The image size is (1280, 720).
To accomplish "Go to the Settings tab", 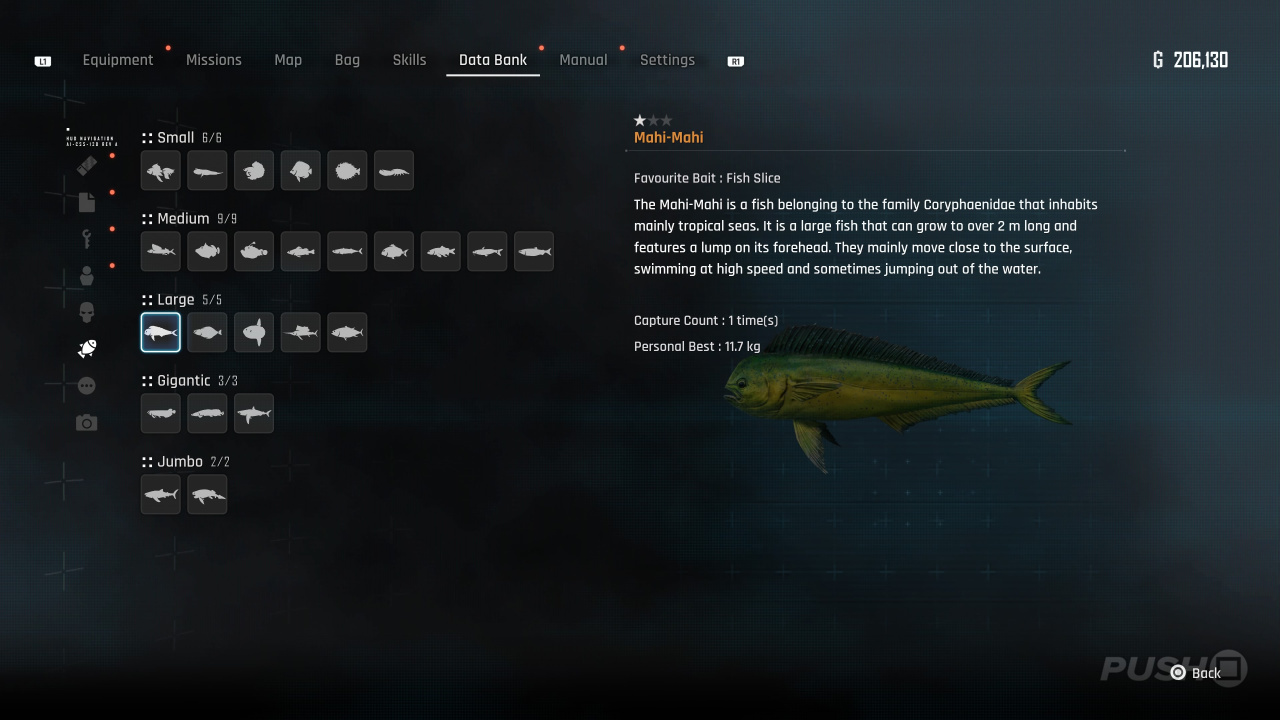I will click(x=667, y=60).
